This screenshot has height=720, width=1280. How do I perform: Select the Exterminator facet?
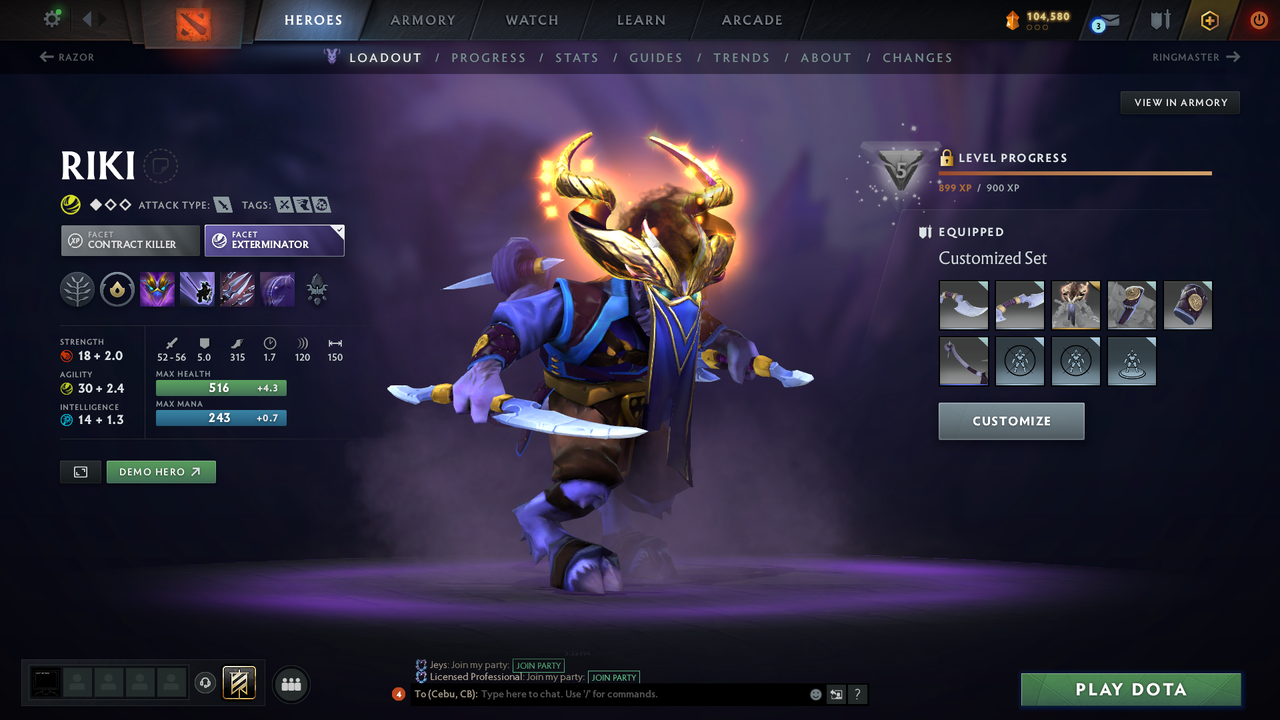[274, 240]
